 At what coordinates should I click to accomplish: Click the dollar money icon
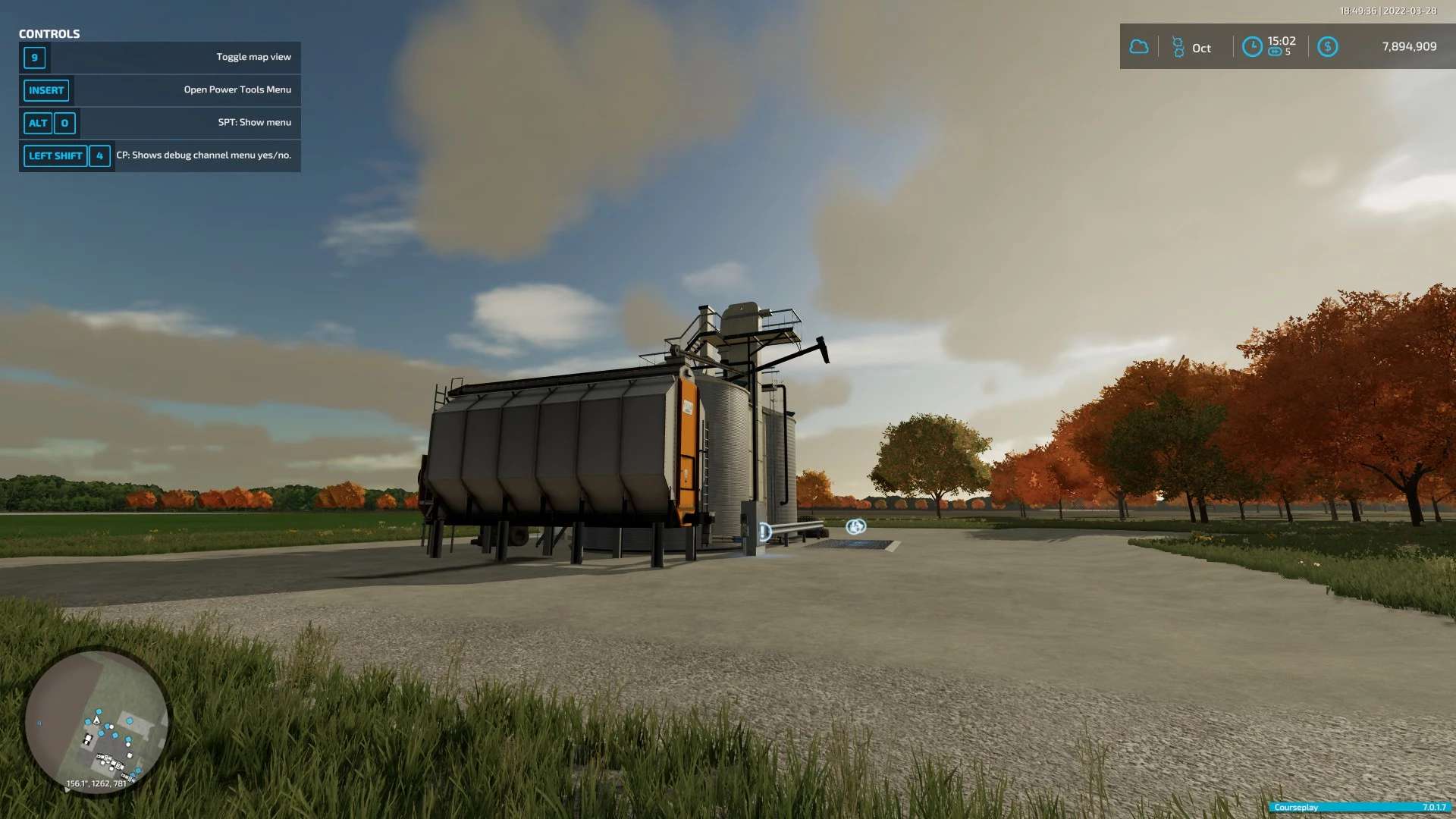pyautogui.click(x=1327, y=47)
